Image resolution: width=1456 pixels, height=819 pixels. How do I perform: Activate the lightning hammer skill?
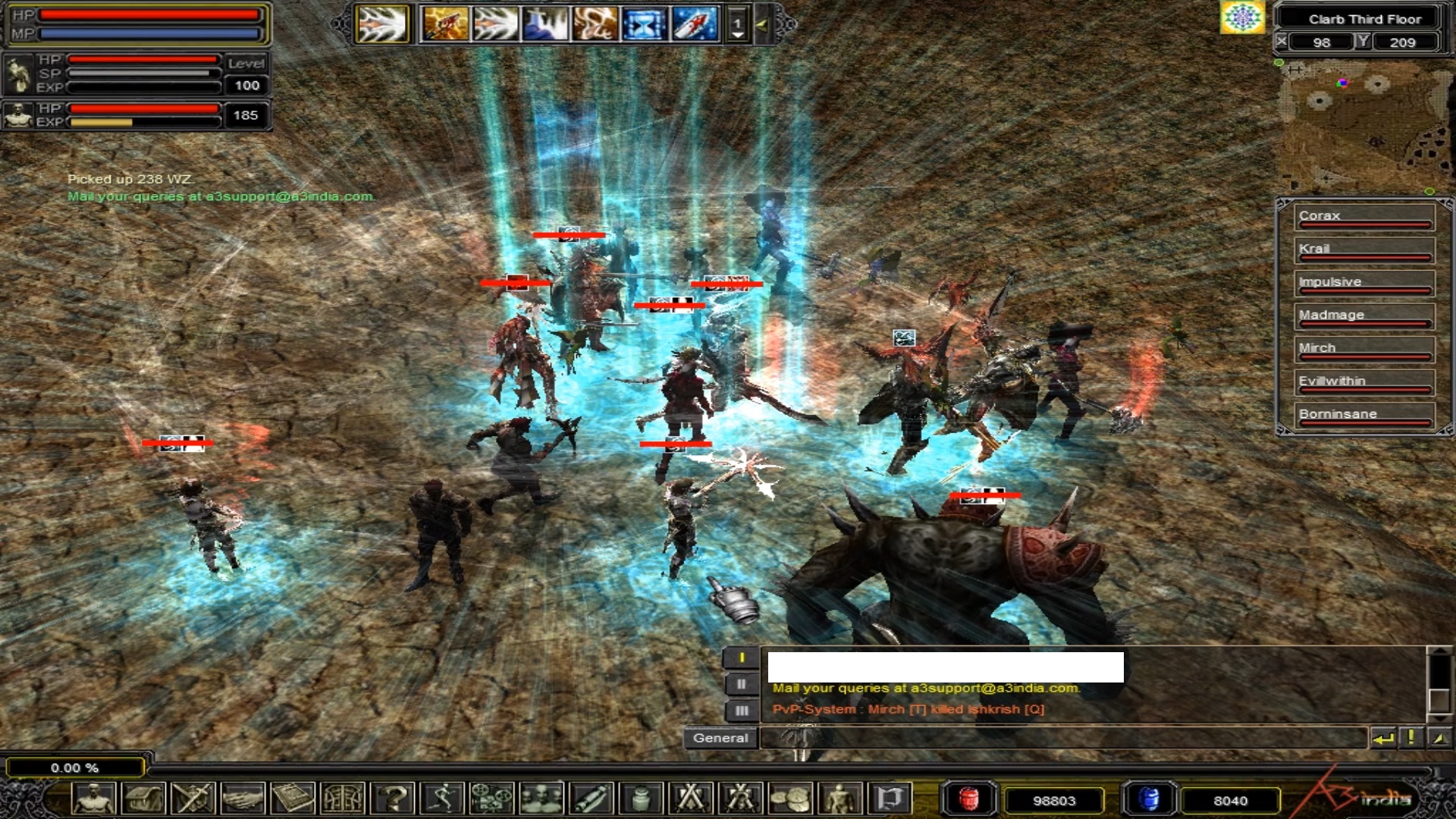click(x=444, y=24)
